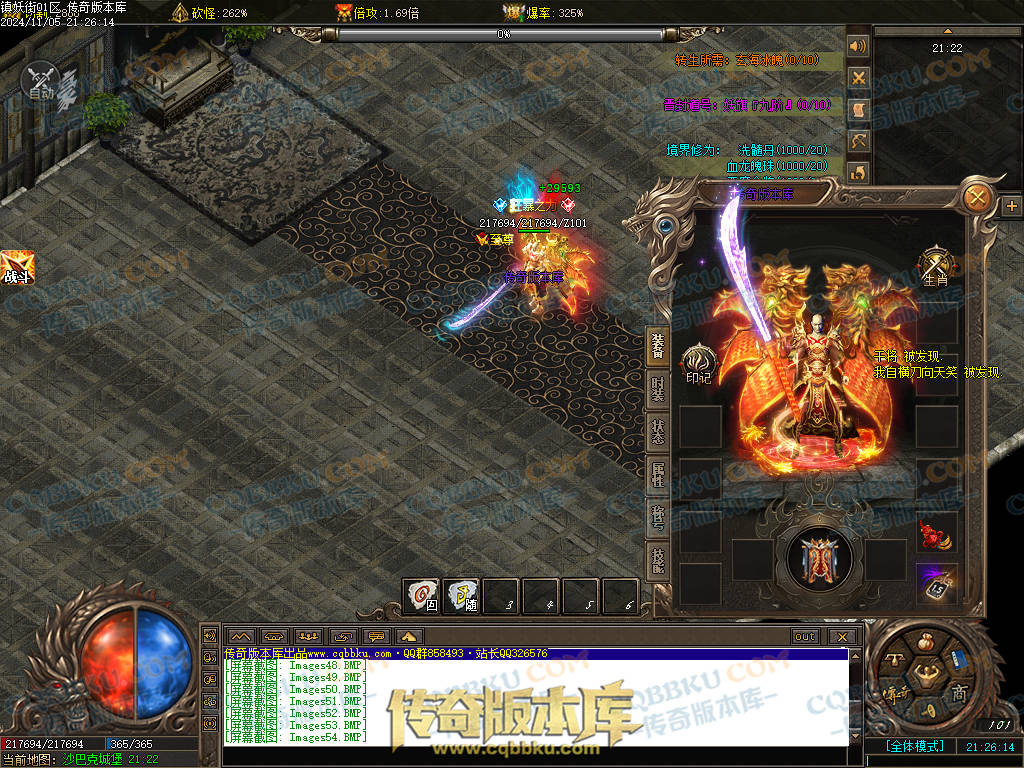The width and height of the screenshot is (1024, 768).
Task: Click the chat window 'out' button
Action: (x=804, y=636)
